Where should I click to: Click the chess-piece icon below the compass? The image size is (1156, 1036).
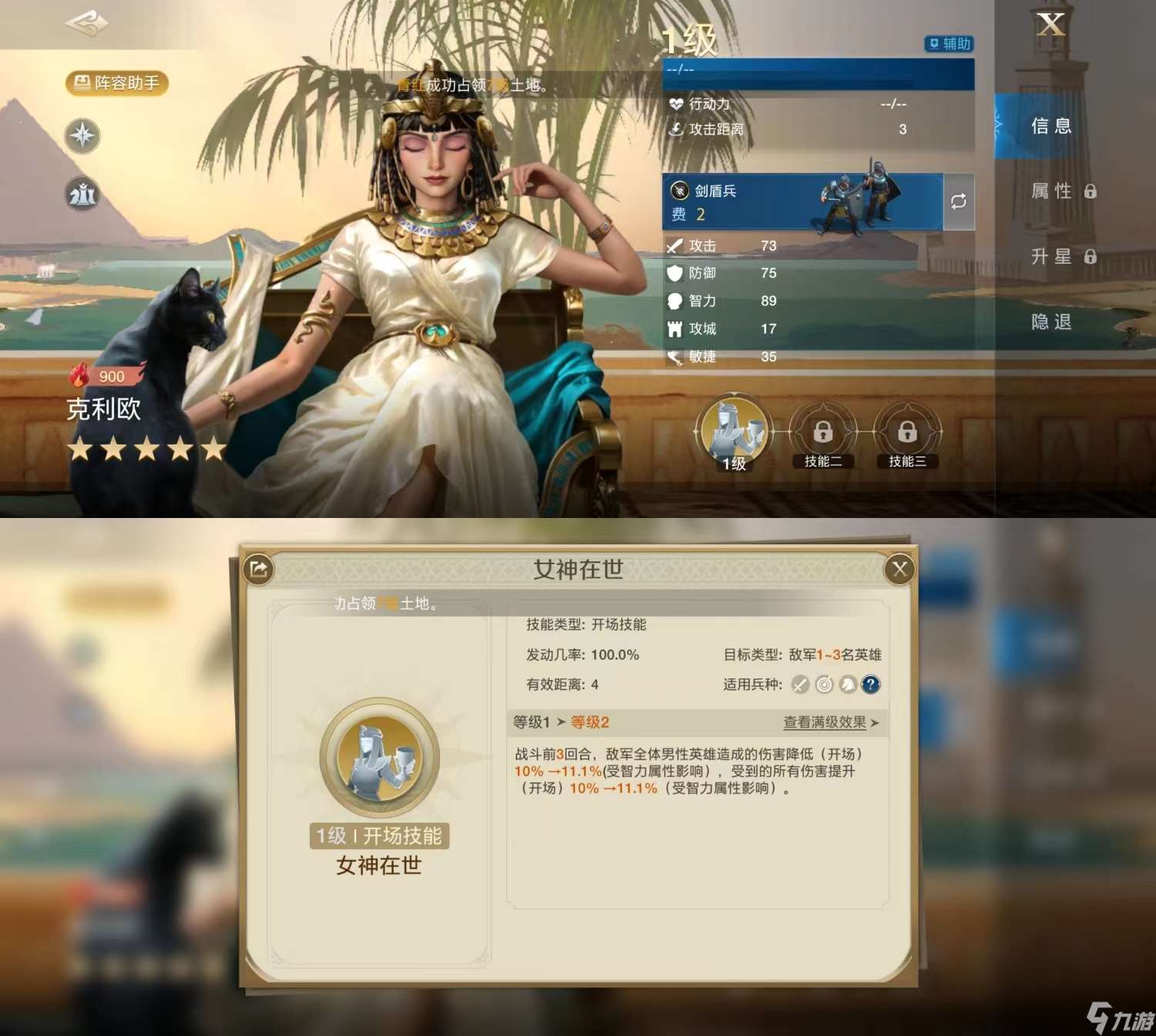click(x=82, y=195)
